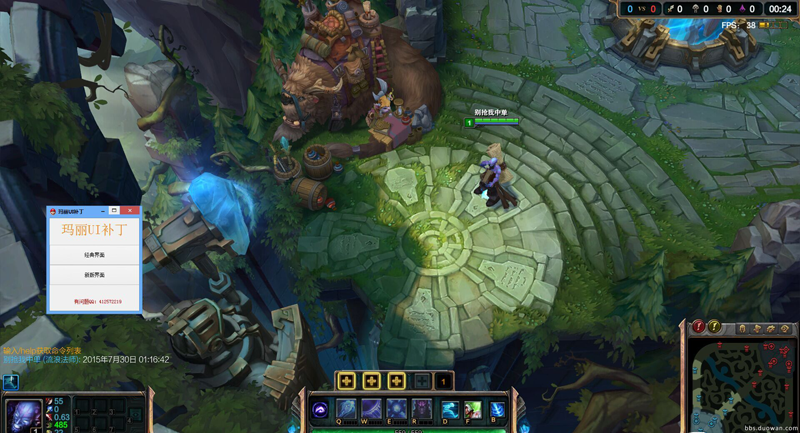Use the E ability
Viewport: 800px width, 433px height.
[396, 408]
